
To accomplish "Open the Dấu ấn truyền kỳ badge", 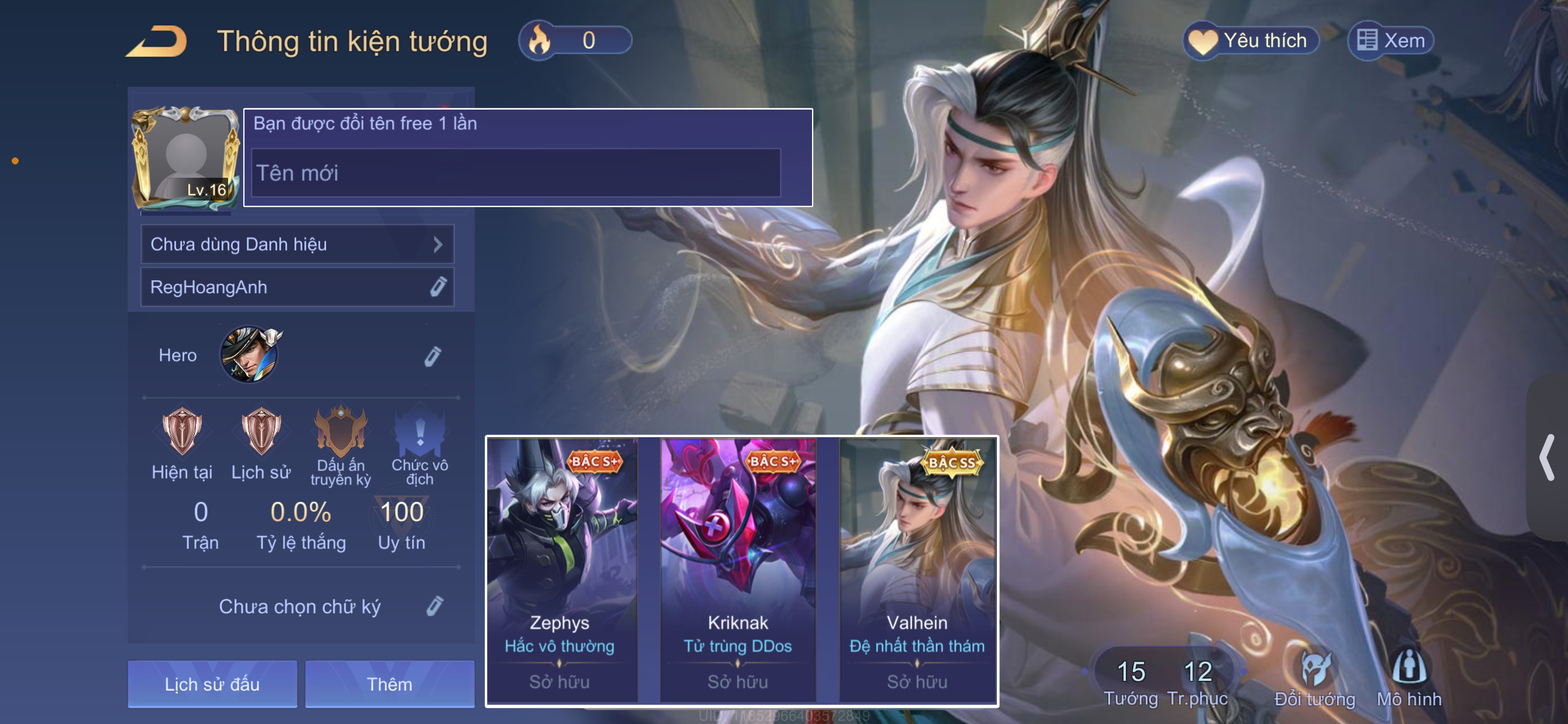I will (x=340, y=432).
